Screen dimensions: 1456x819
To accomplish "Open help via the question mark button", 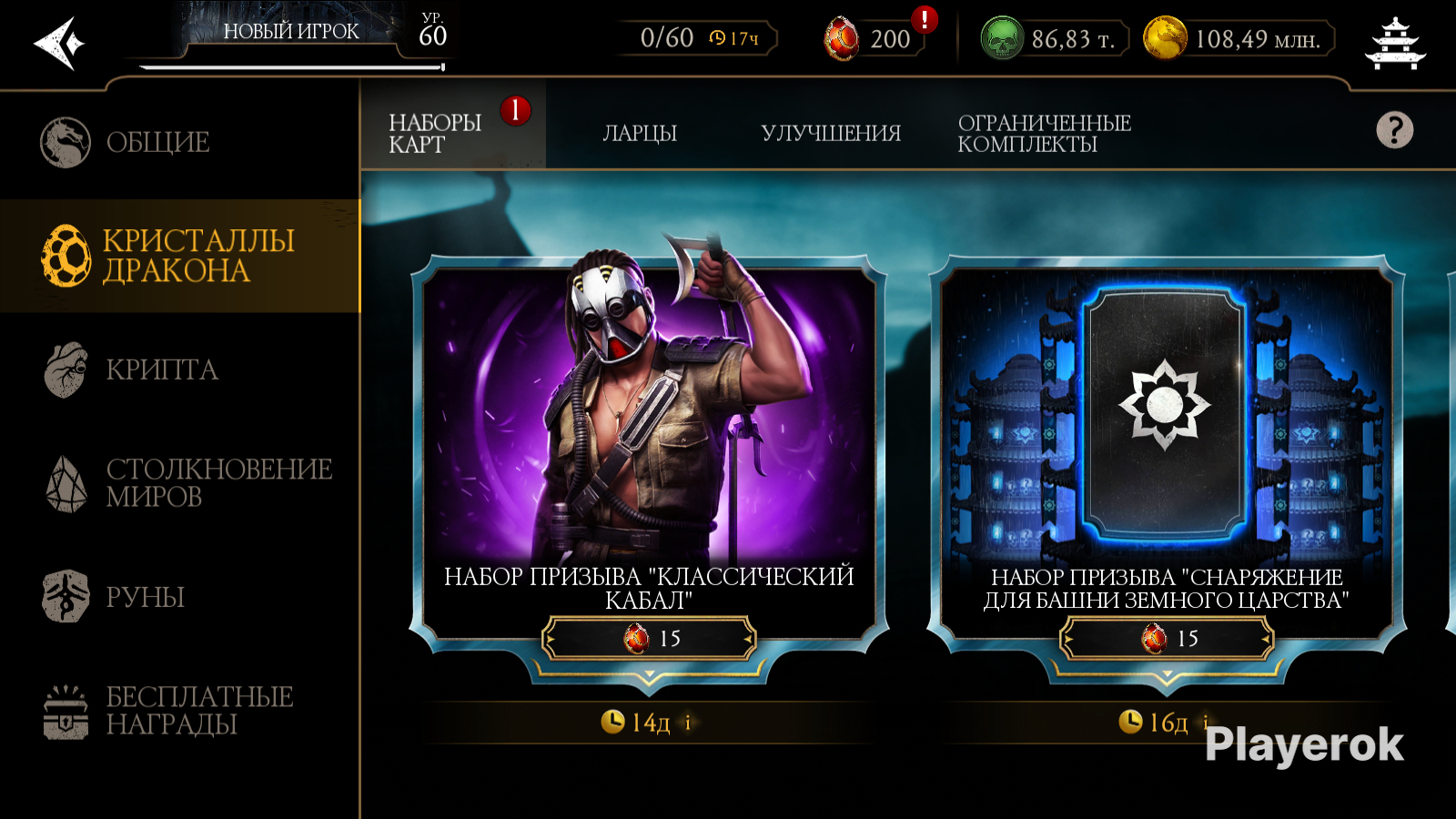I will [x=1394, y=130].
